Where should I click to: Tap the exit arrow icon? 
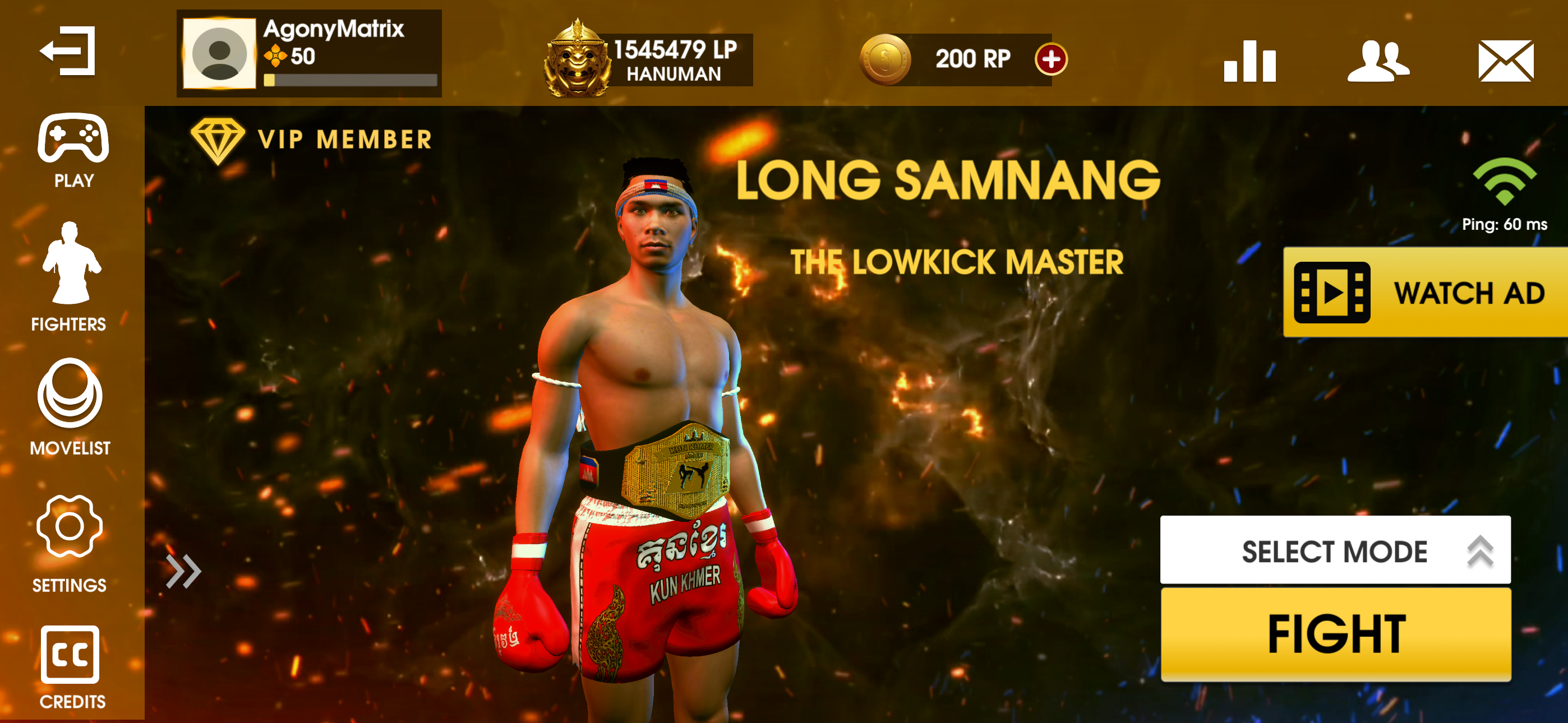point(68,51)
